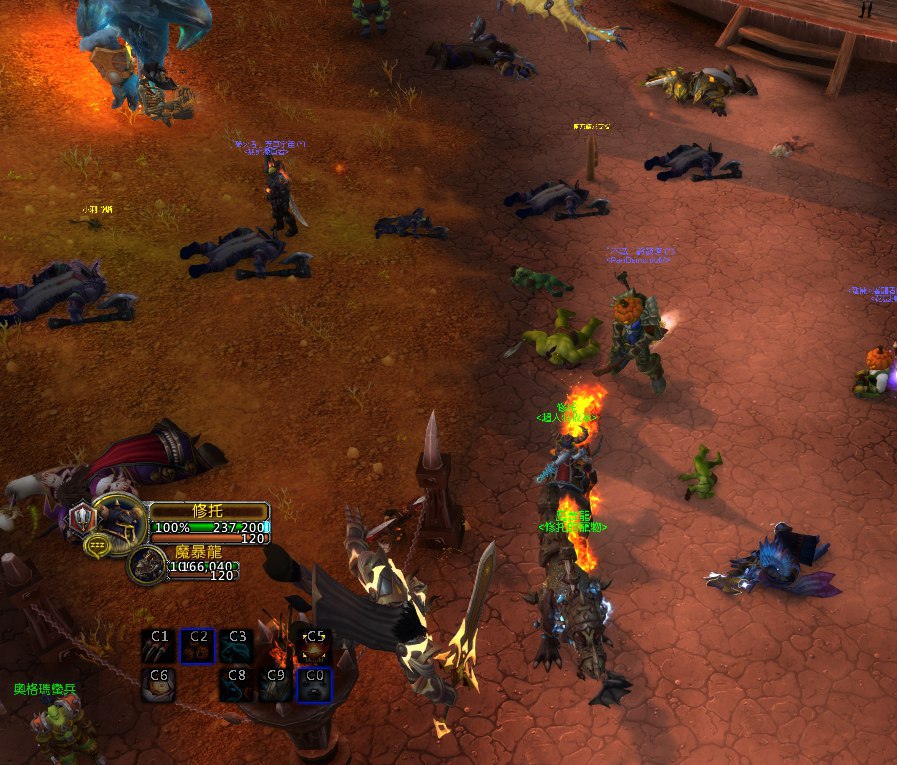Trigger the C5 pet ability icon
897x765 pixels.
(x=315, y=646)
